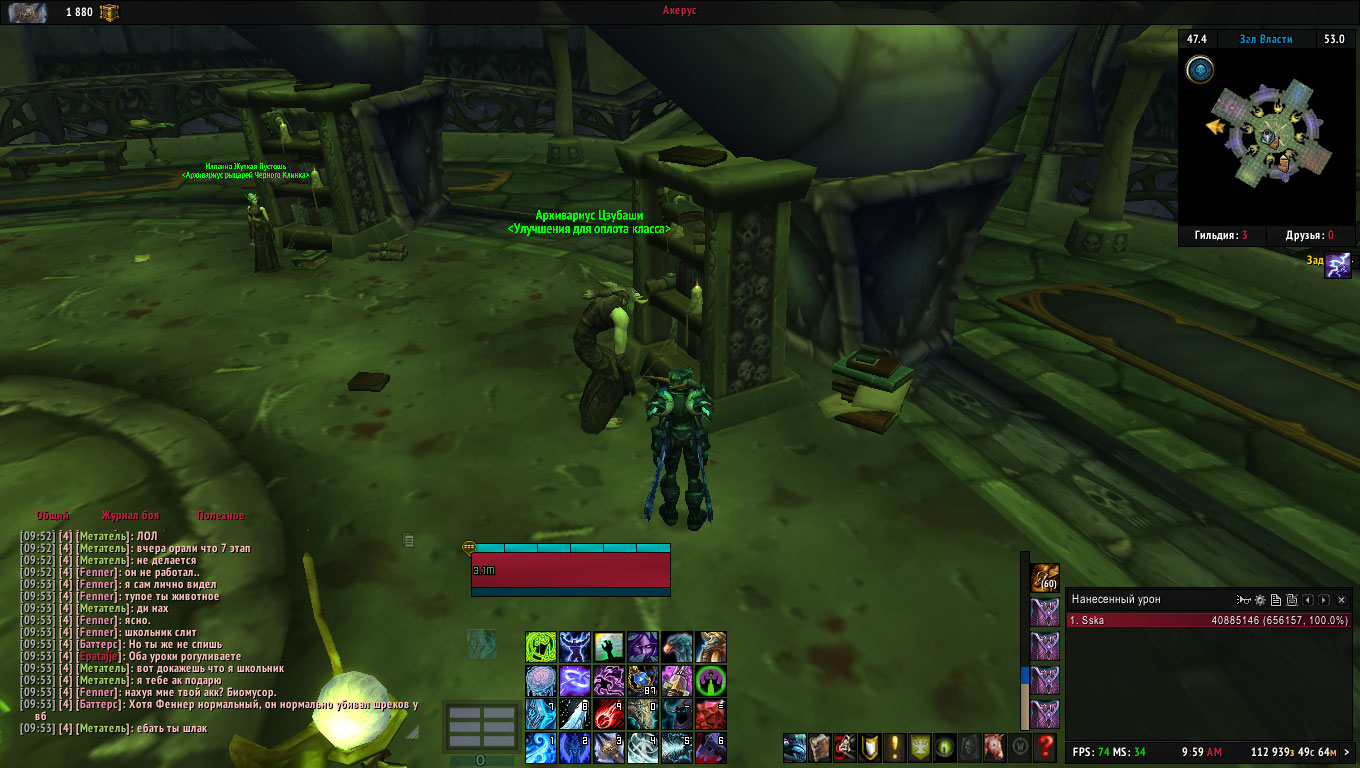Viewport: 1360px width, 768px height.
Task: Activate the frozen brain ability icon
Action: (x=541, y=681)
